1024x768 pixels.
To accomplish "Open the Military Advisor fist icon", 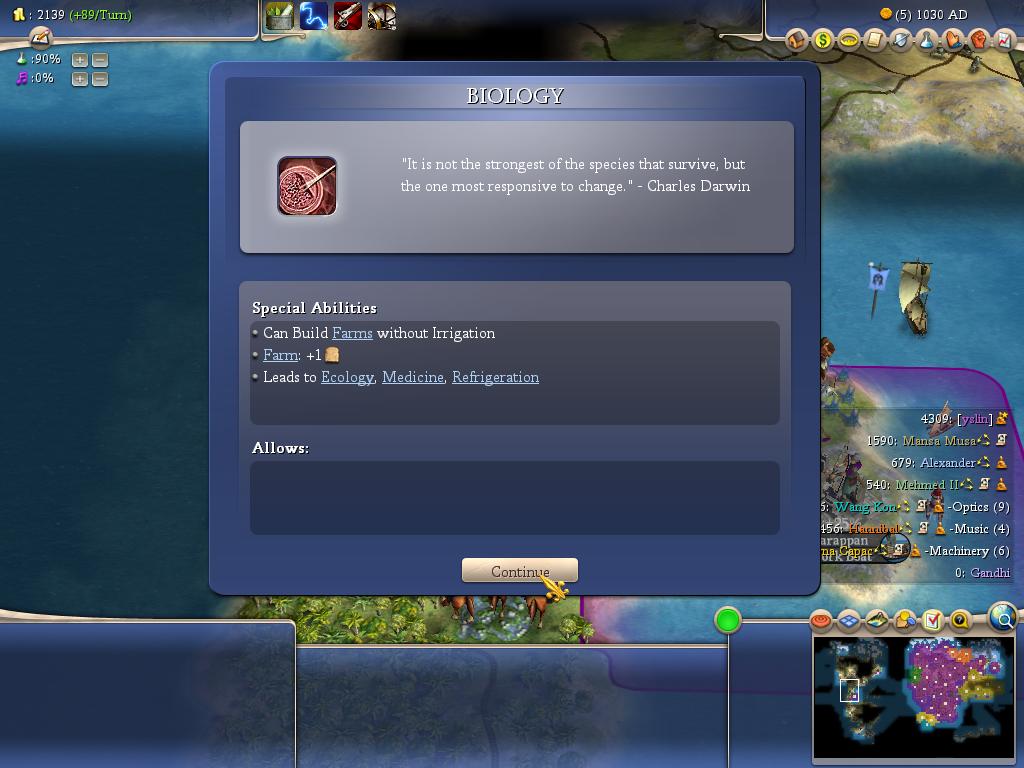I will point(979,41).
